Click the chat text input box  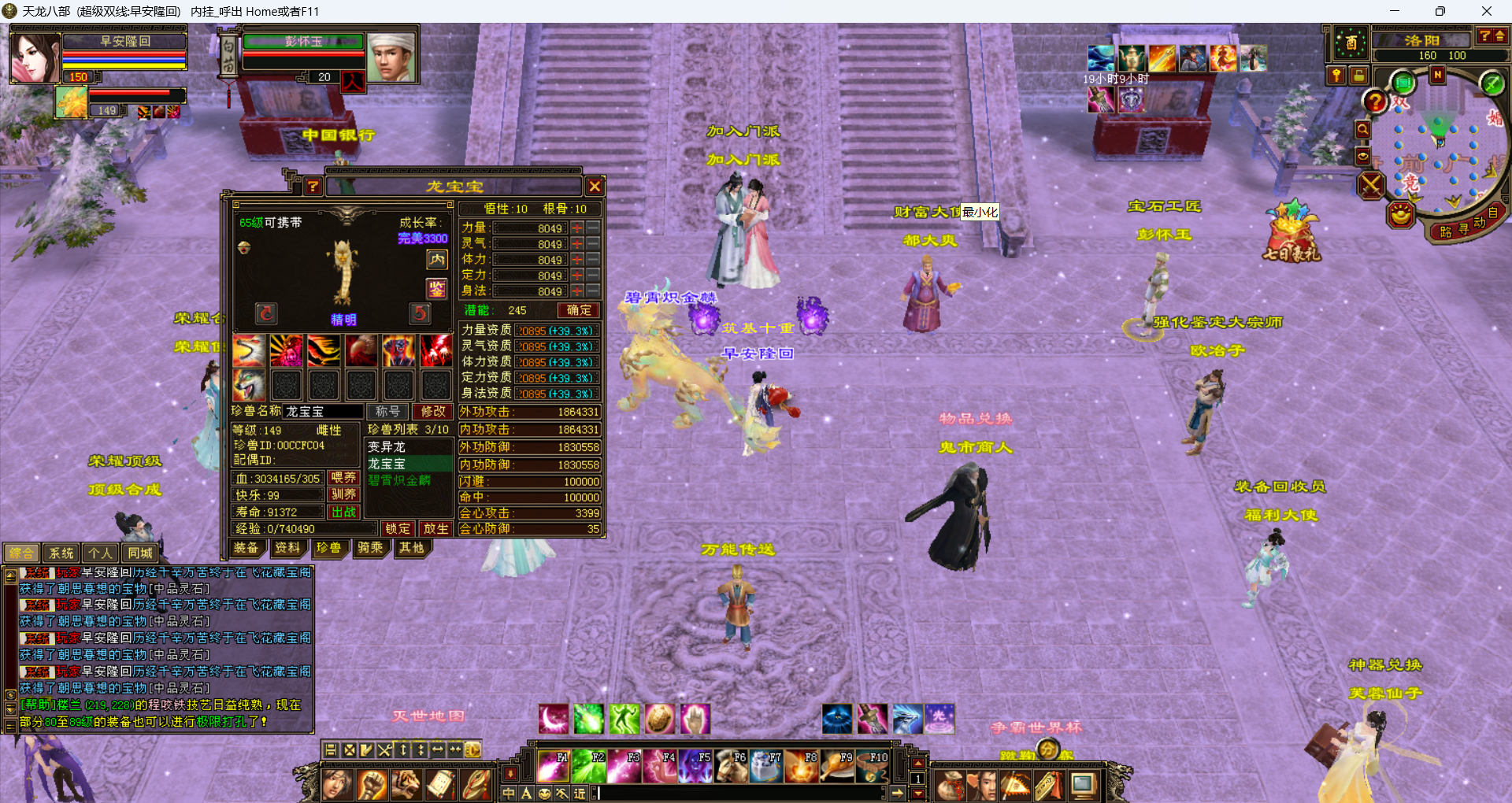point(740,794)
